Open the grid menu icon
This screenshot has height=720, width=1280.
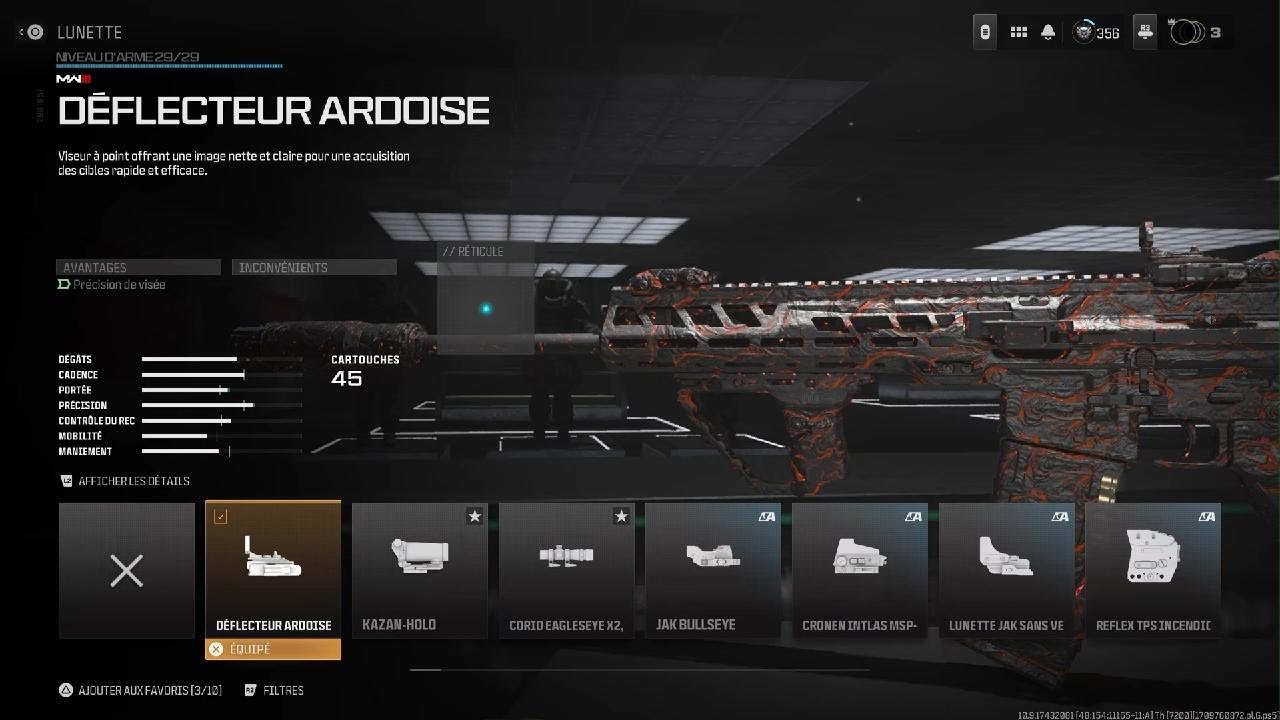[1018, 32]
